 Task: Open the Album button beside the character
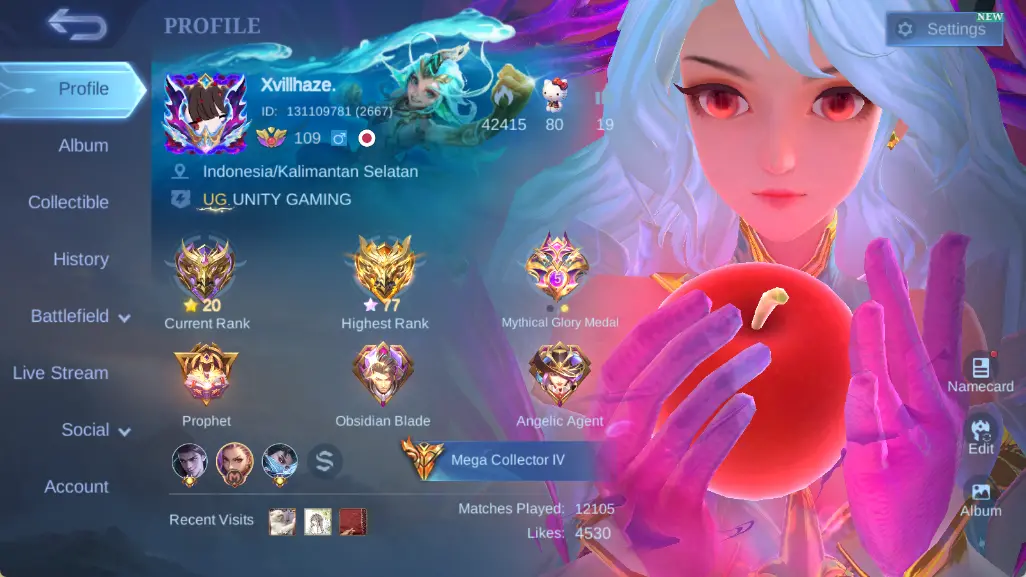click(x=980, y=497)
